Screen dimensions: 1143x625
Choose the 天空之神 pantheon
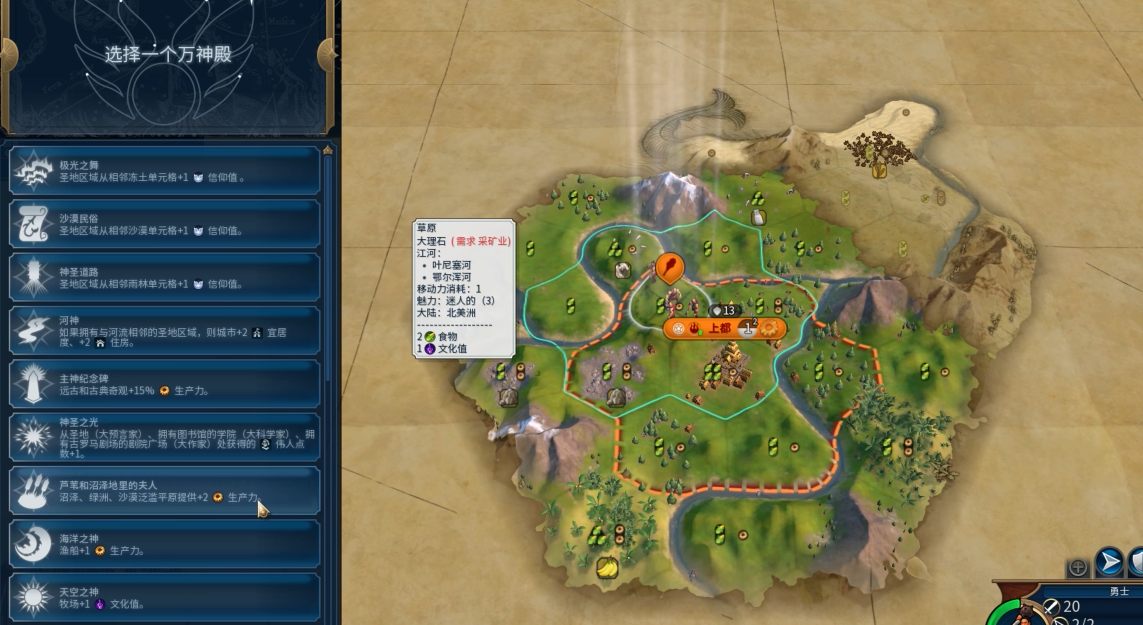point(165,597)
